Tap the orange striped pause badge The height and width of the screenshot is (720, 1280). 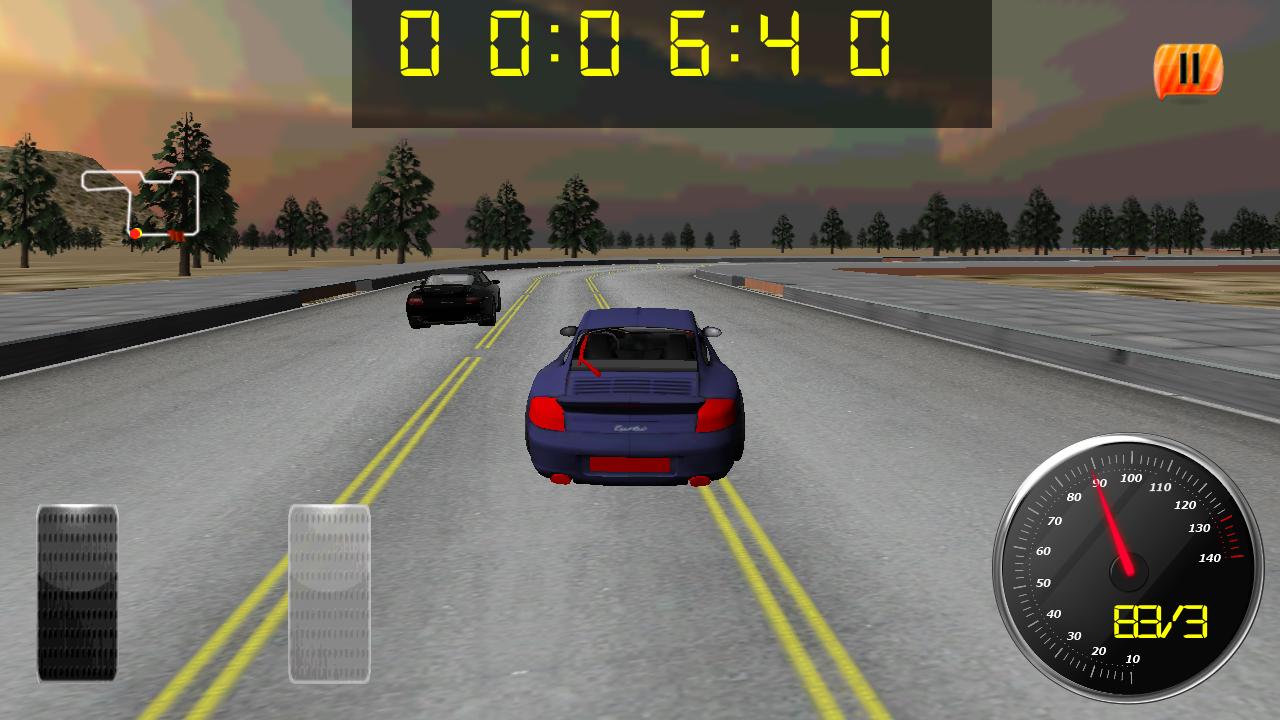pos(1188,70)
